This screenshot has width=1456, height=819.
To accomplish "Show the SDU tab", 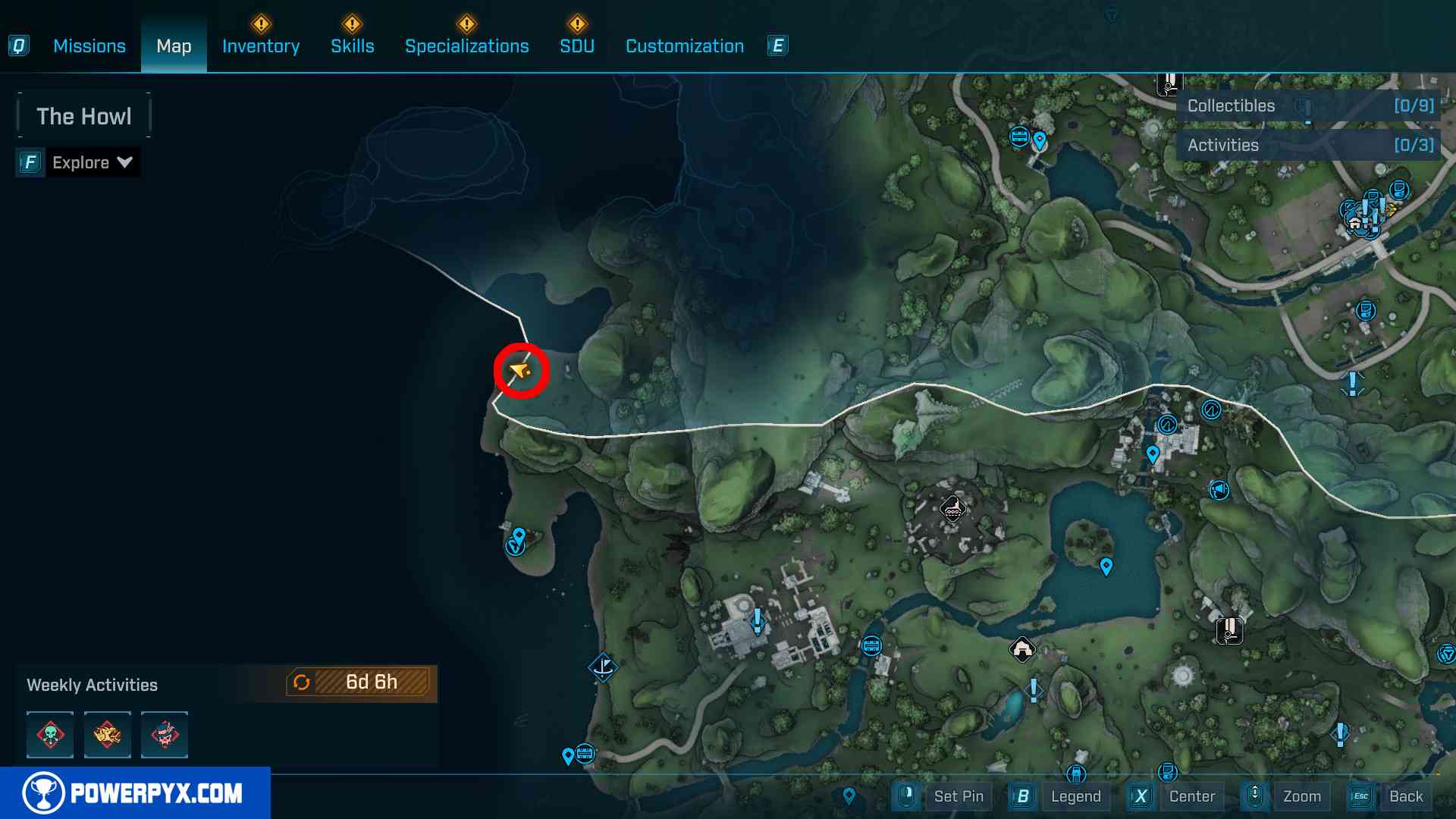I will coord(577,46).
